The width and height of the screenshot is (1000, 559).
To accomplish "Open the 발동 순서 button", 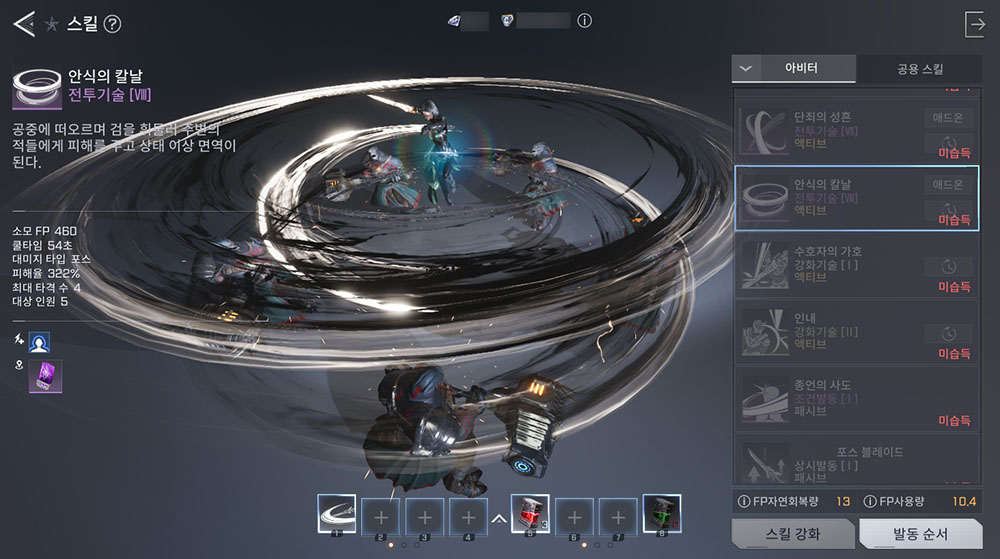I will point(918,534).
